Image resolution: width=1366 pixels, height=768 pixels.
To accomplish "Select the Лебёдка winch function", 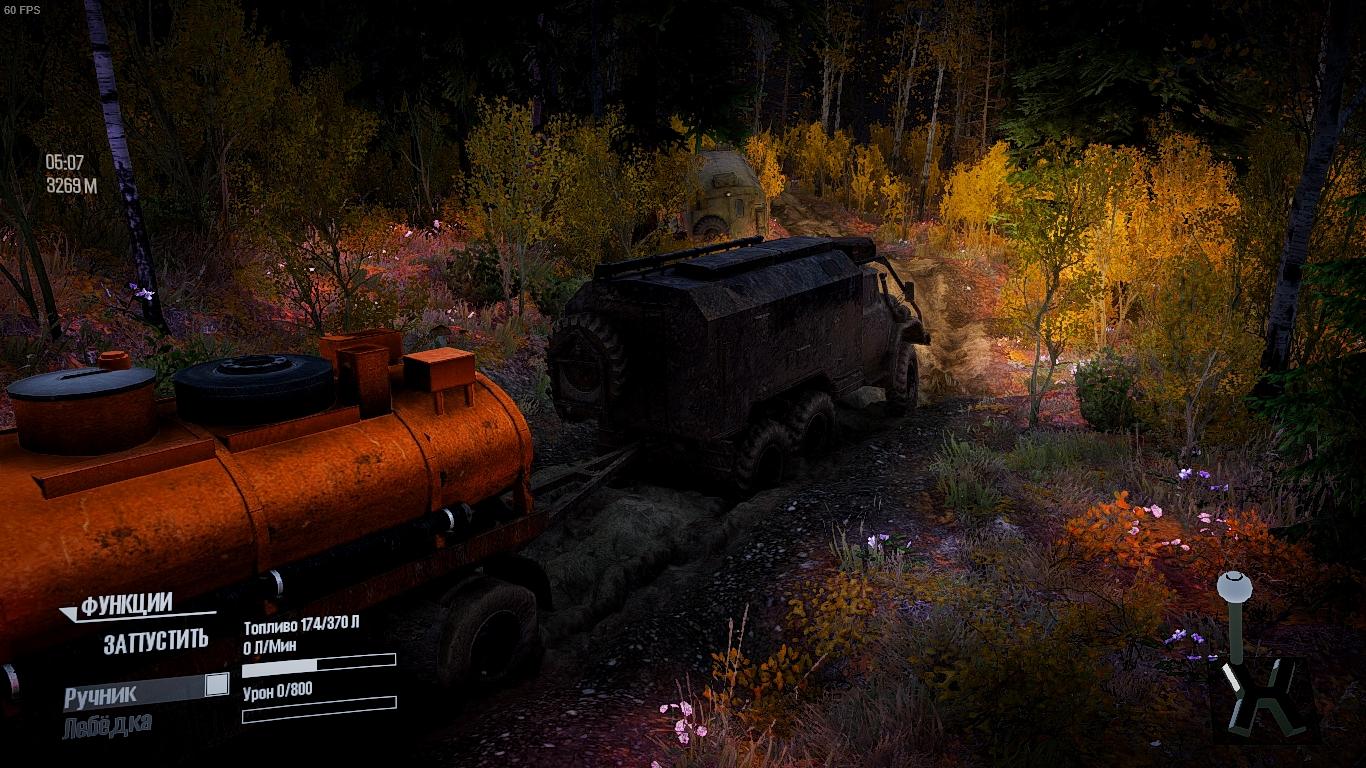I will (x=108, y=726).
